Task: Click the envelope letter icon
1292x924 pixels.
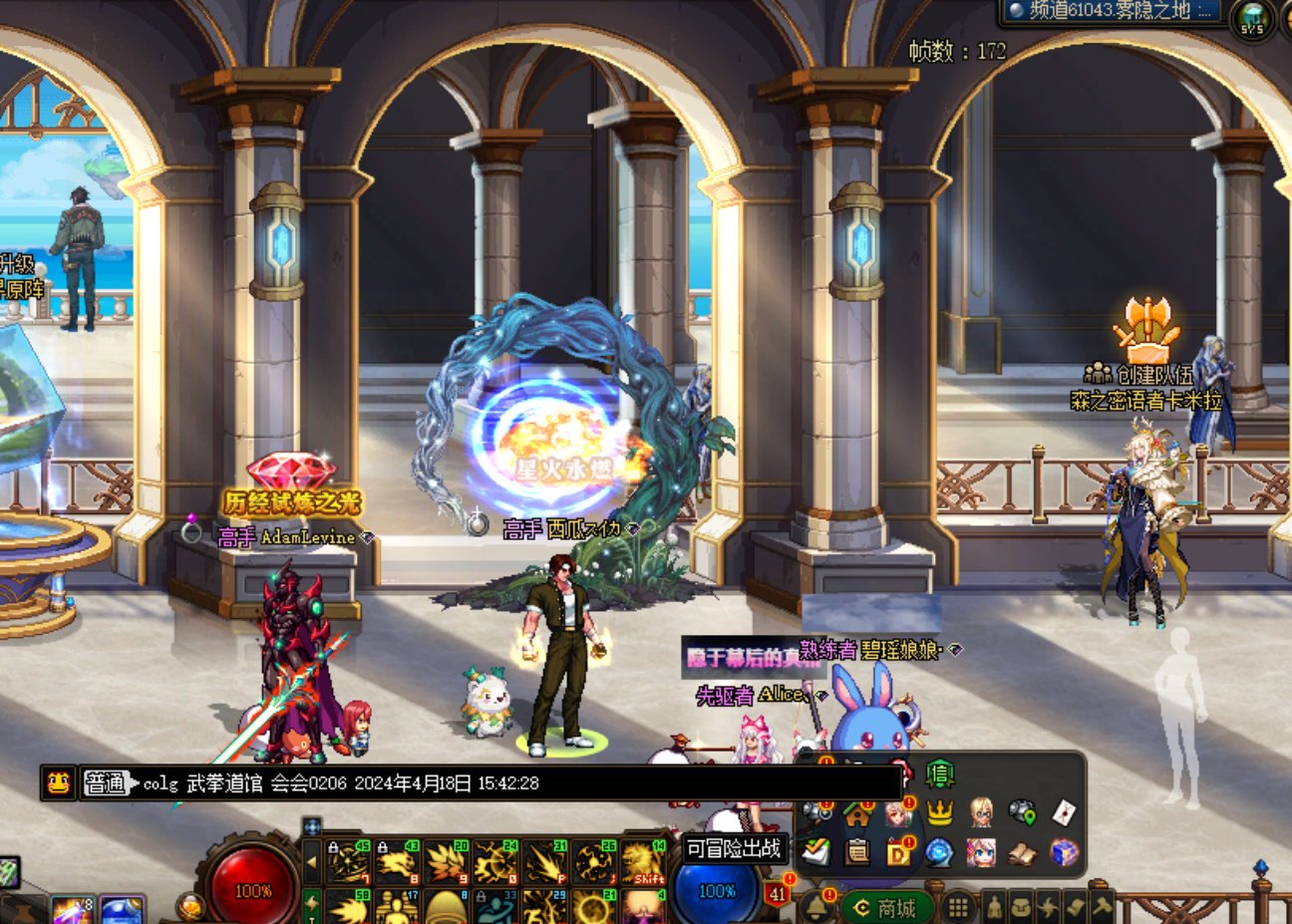Action: pyautogui.click(x=1064, y=812)
